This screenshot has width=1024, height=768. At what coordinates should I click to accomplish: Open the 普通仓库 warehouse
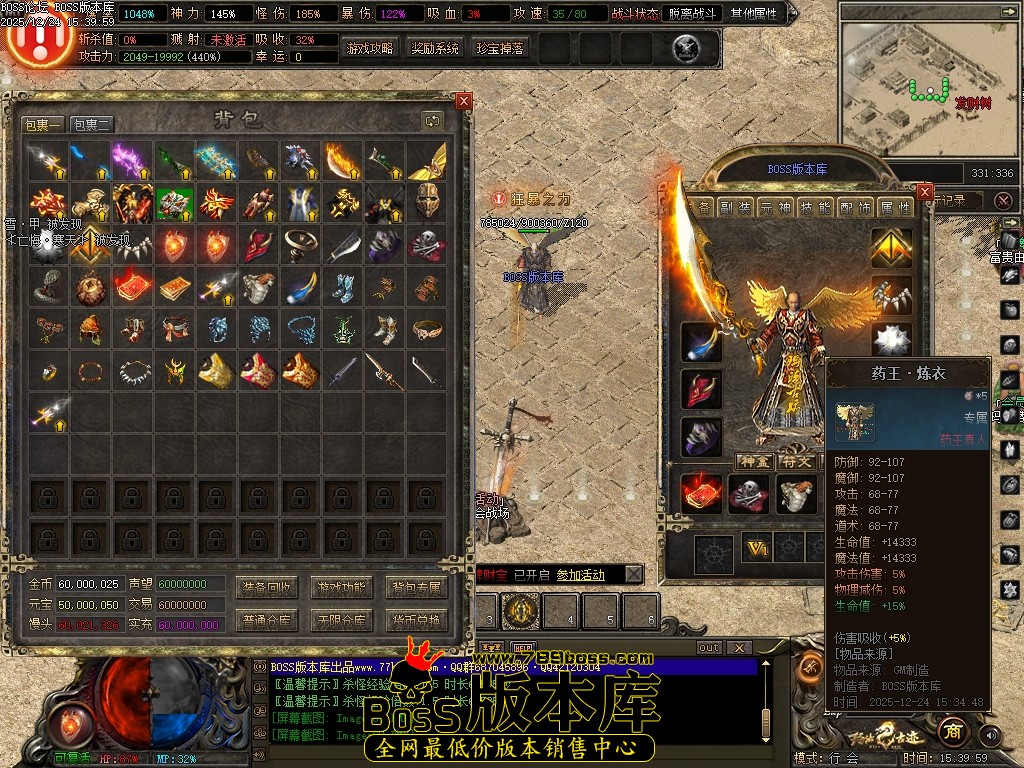266,620
